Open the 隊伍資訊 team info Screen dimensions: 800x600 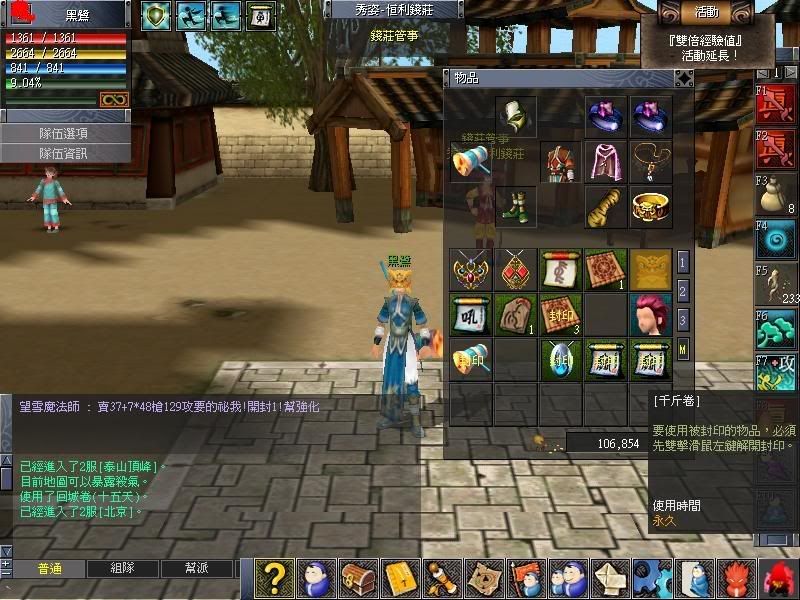(64, 153)
